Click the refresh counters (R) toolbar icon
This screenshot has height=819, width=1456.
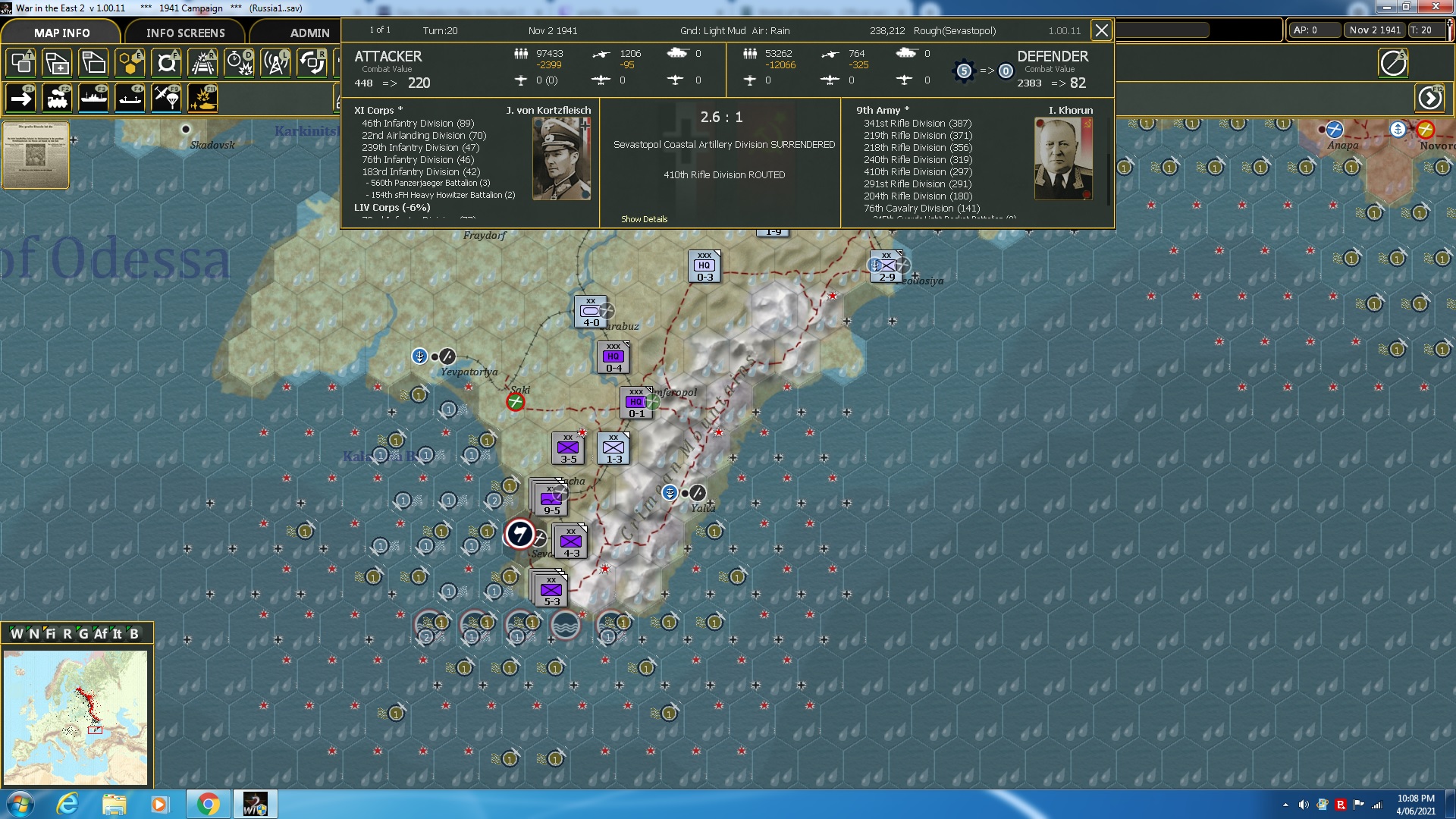(312, 63)
